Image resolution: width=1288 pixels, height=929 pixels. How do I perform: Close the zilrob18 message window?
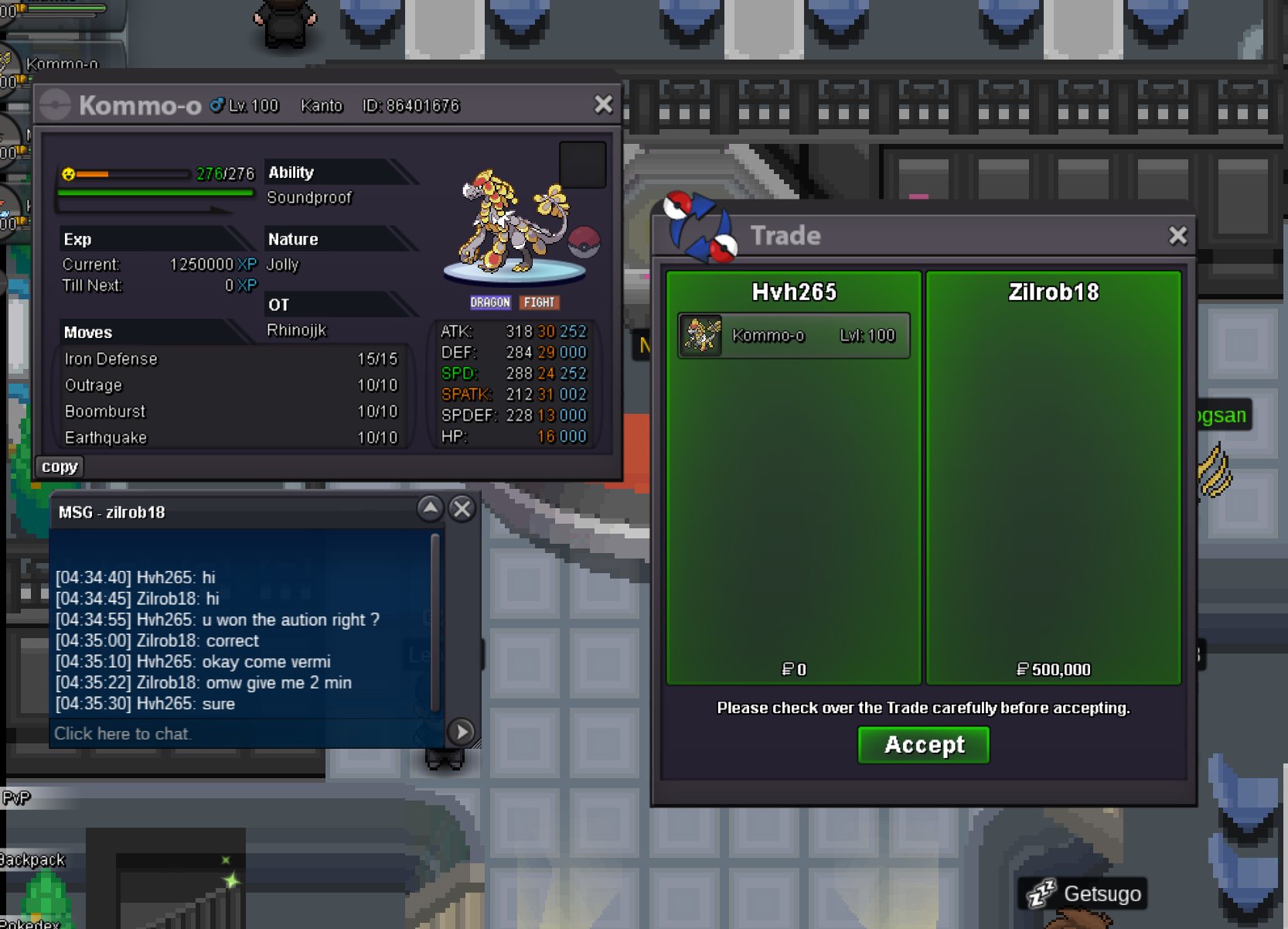pyautogui.click(x=462, y=509)
